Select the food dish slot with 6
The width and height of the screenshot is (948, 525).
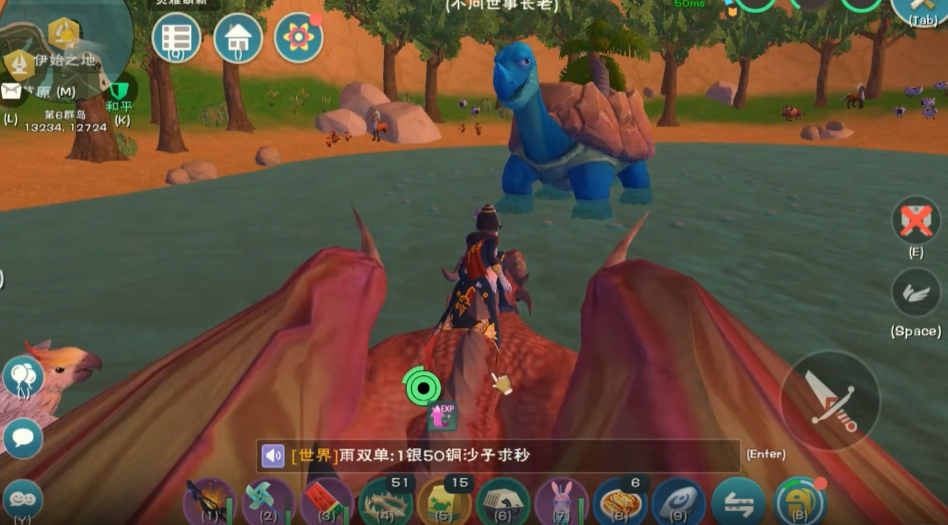[x=620, y=500]
